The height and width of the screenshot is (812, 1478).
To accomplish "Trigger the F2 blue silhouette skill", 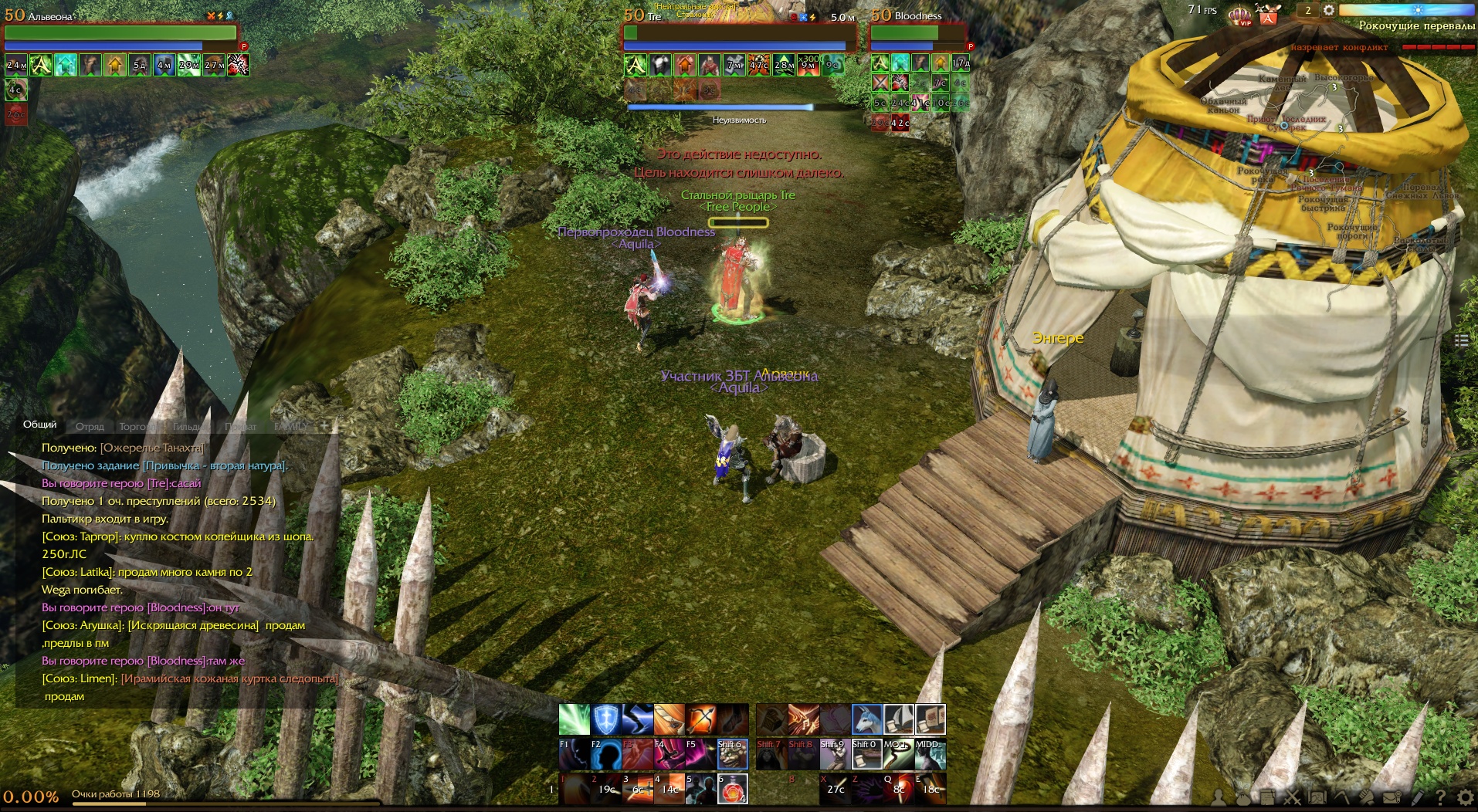I will point(606,754).
